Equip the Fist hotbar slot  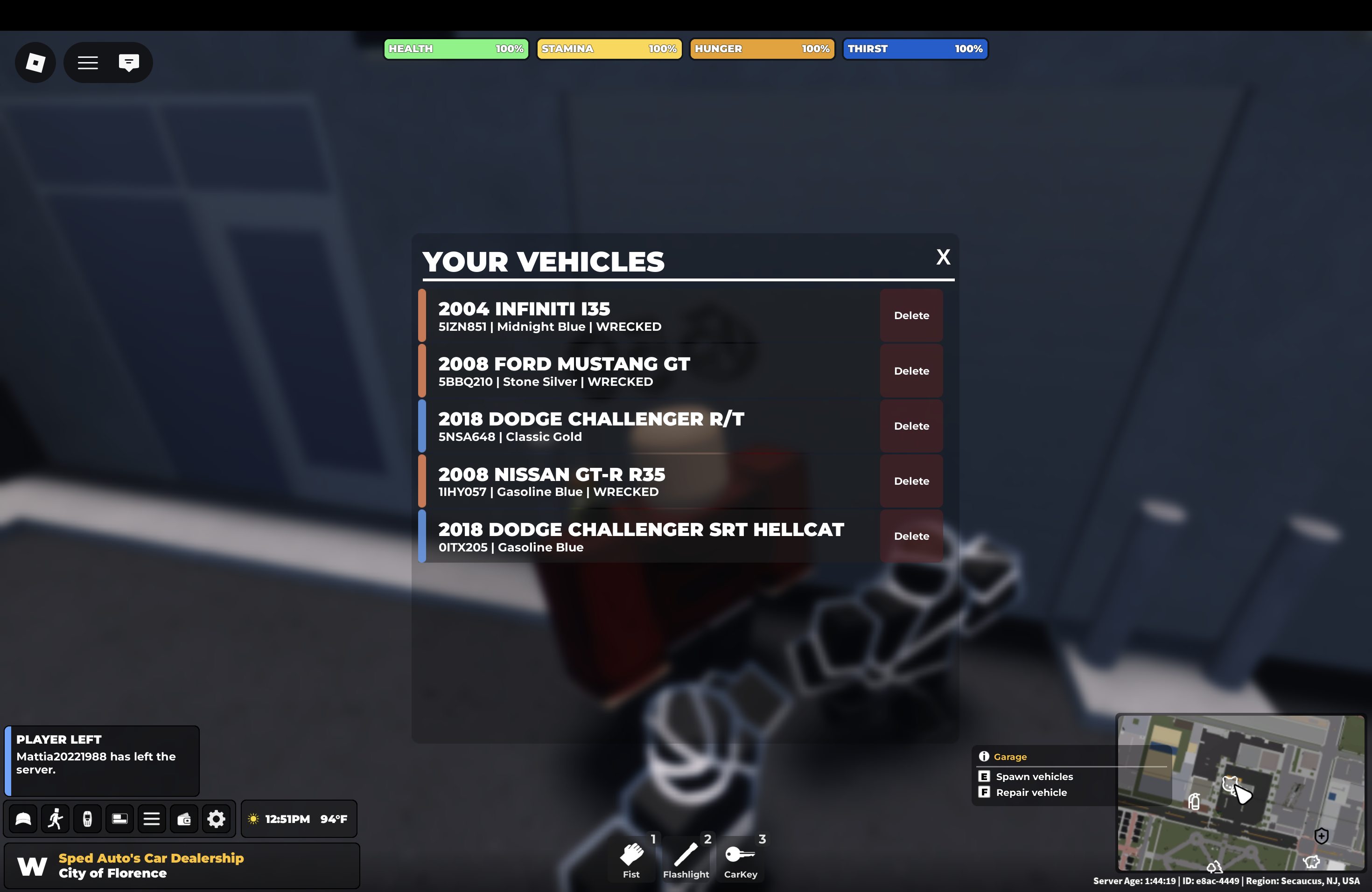coord(631,858)
